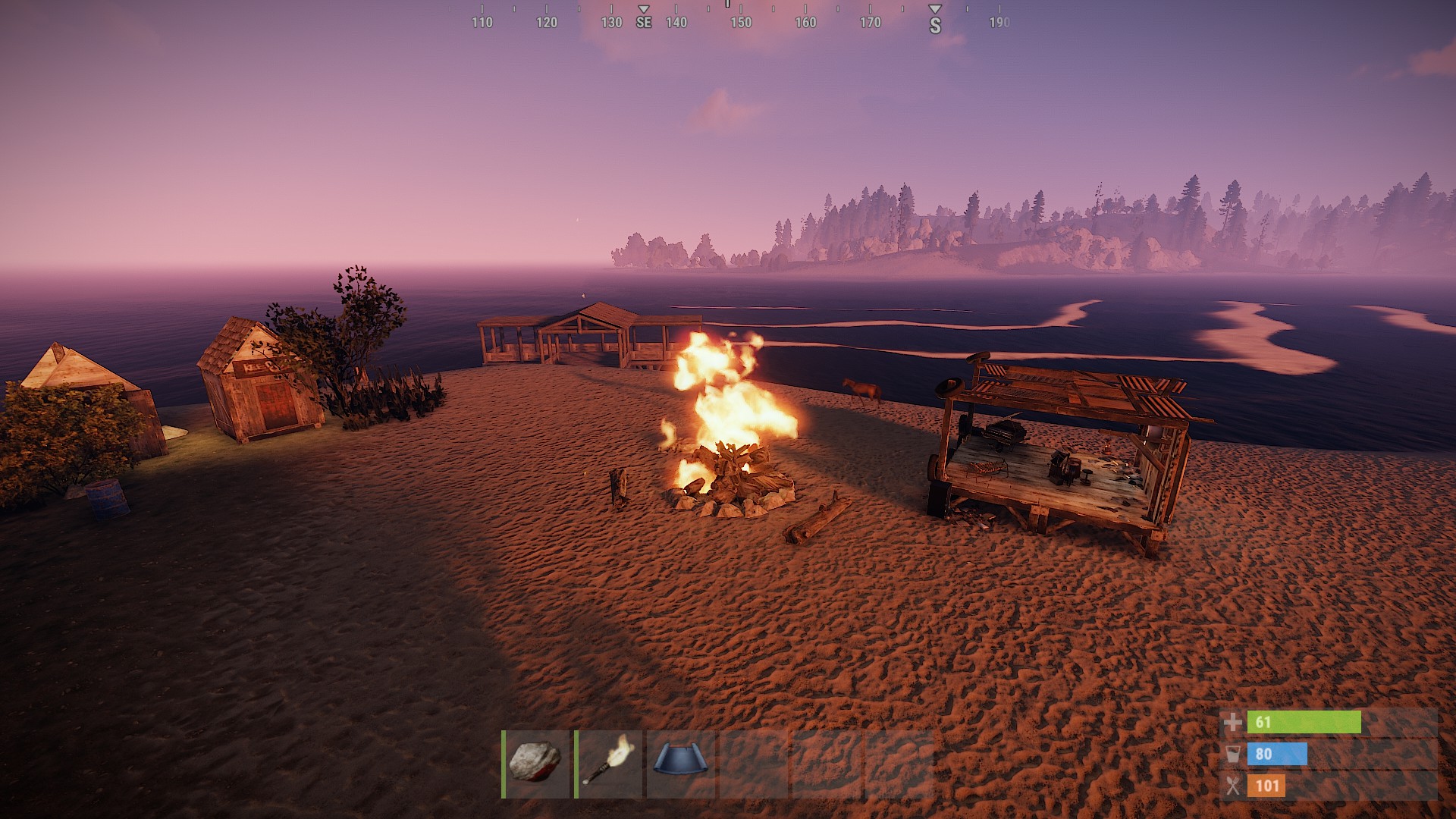Choose the blue building plan slot
Image resolution: width=1456 pixels, height=819 pixels.
click(x=681, y=764)
